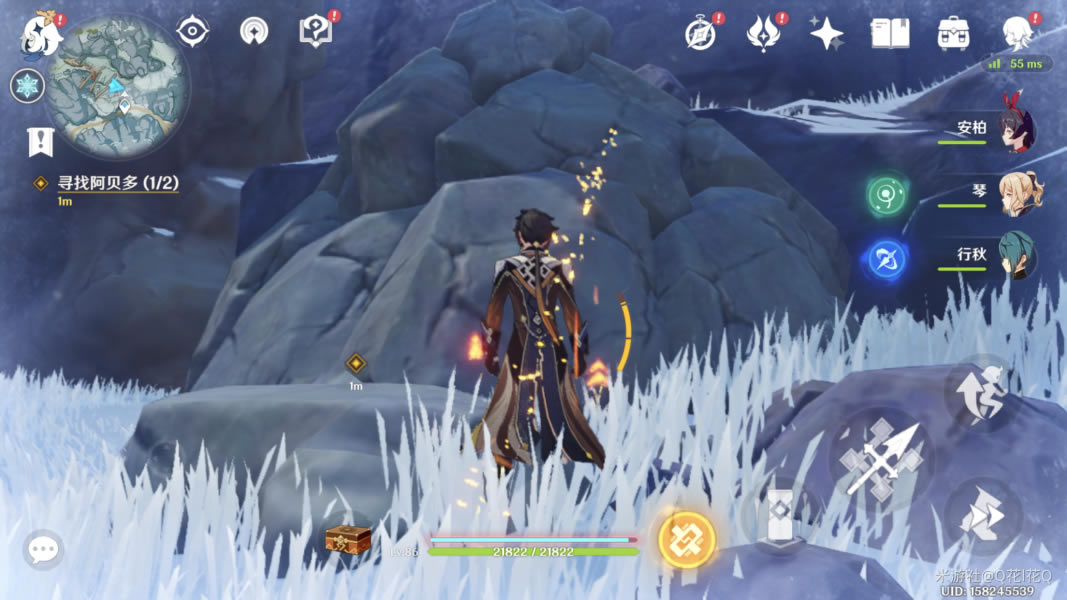
Task: Open the events compass icon
Action: [x=700, y=33]
